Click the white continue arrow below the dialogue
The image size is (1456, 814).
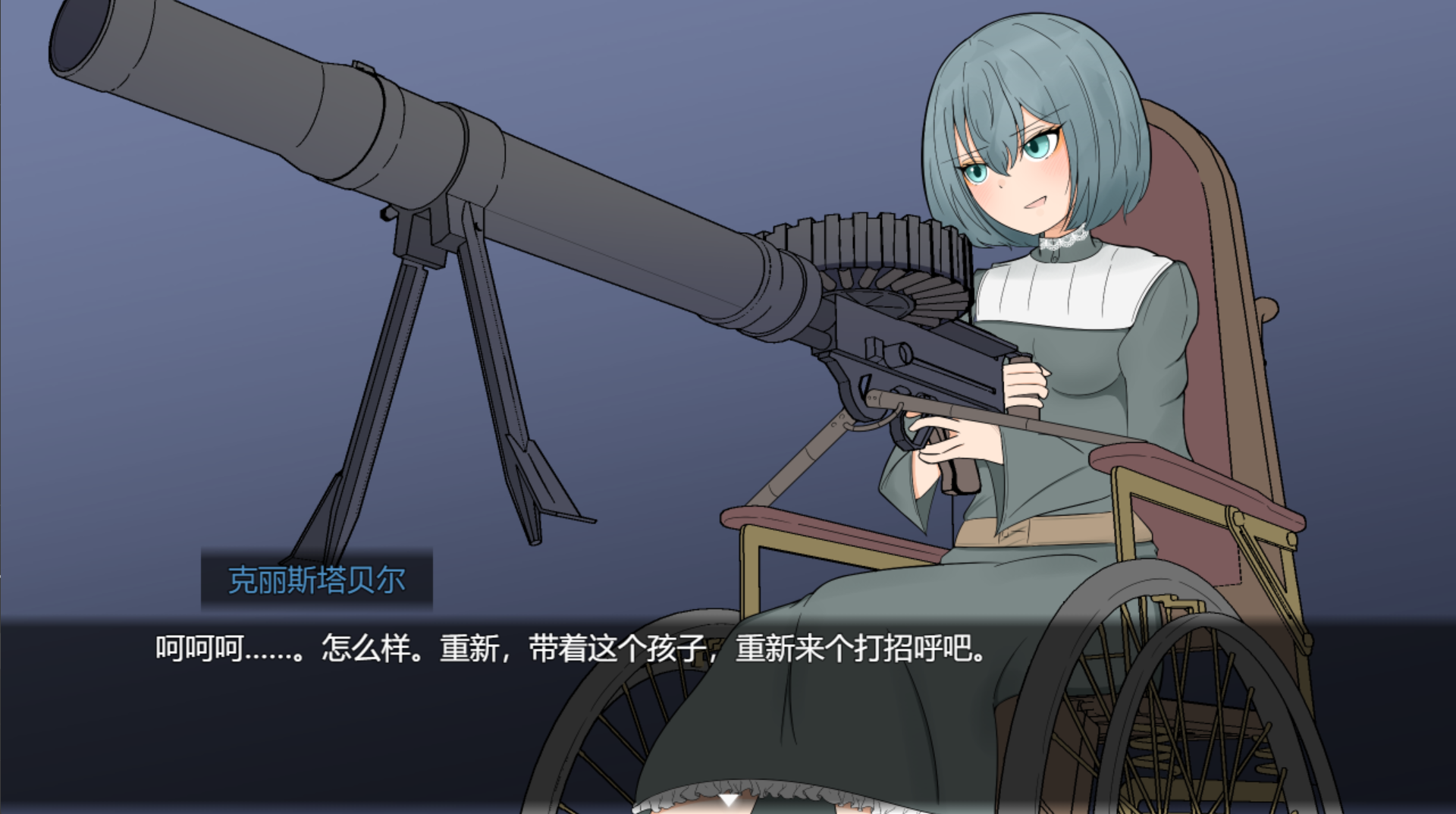click(x=728, y=800)
